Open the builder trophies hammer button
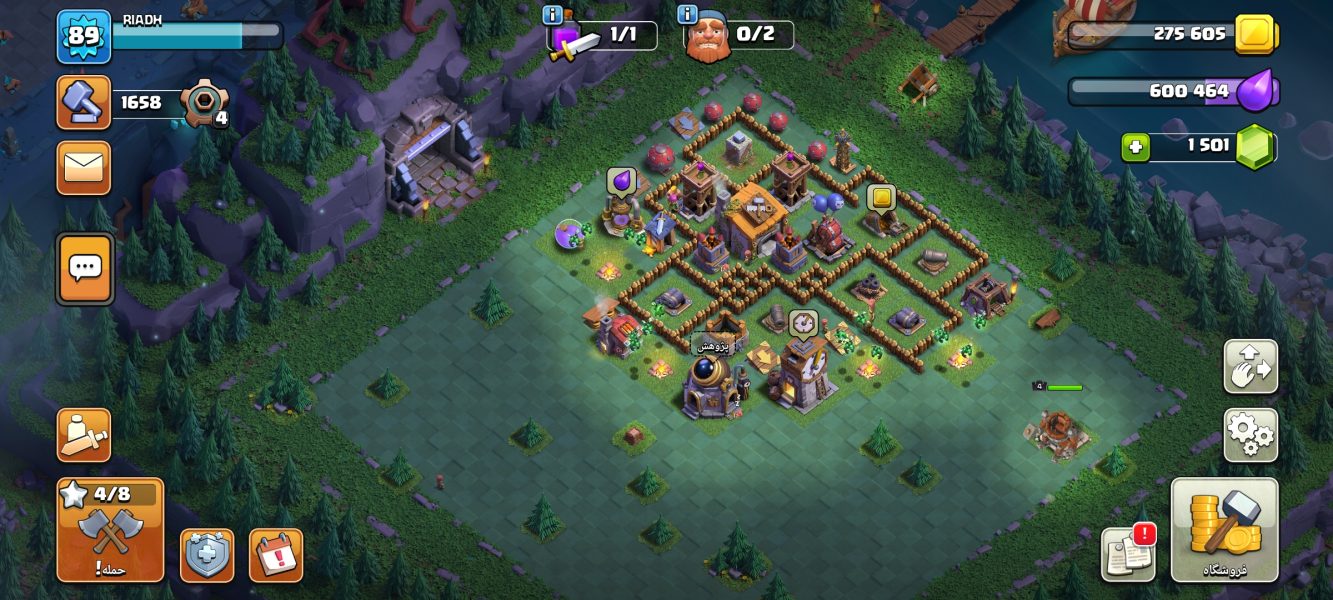Viewport: 1333px width, 600px height. tap(84, 102)
